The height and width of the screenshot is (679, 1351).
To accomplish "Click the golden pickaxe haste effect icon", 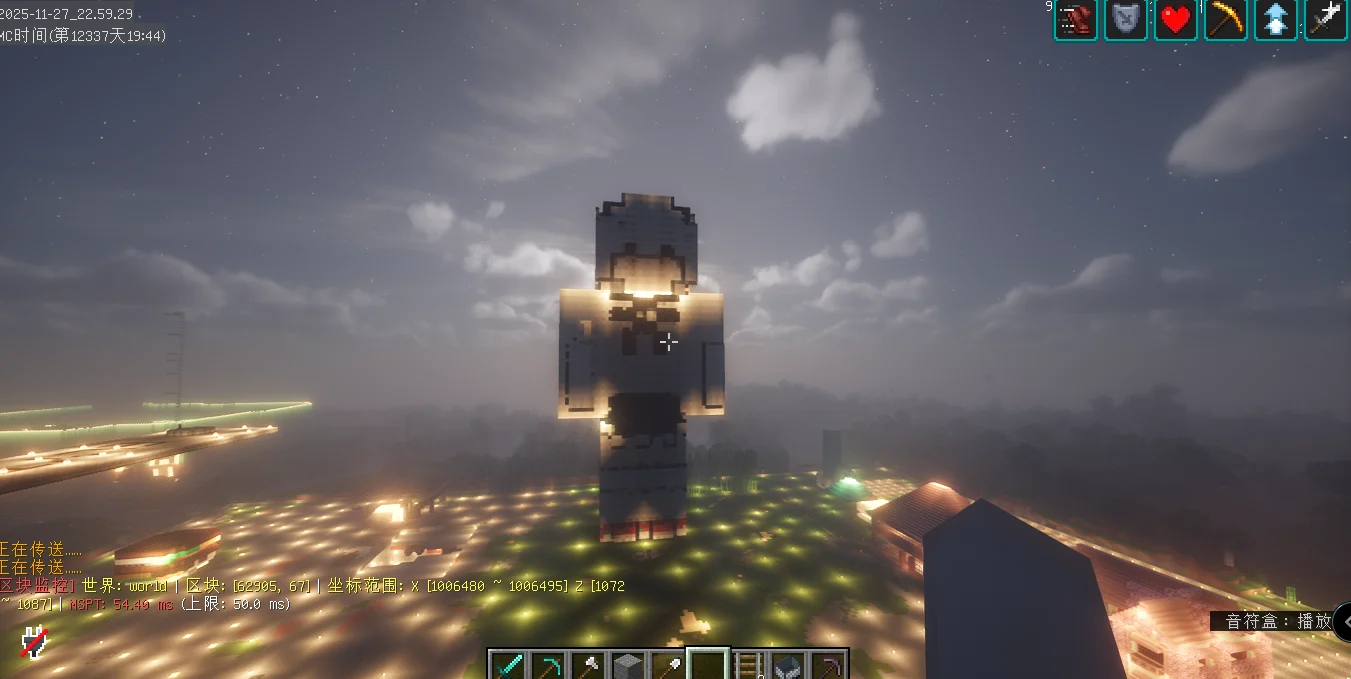I will point(1226,20).
